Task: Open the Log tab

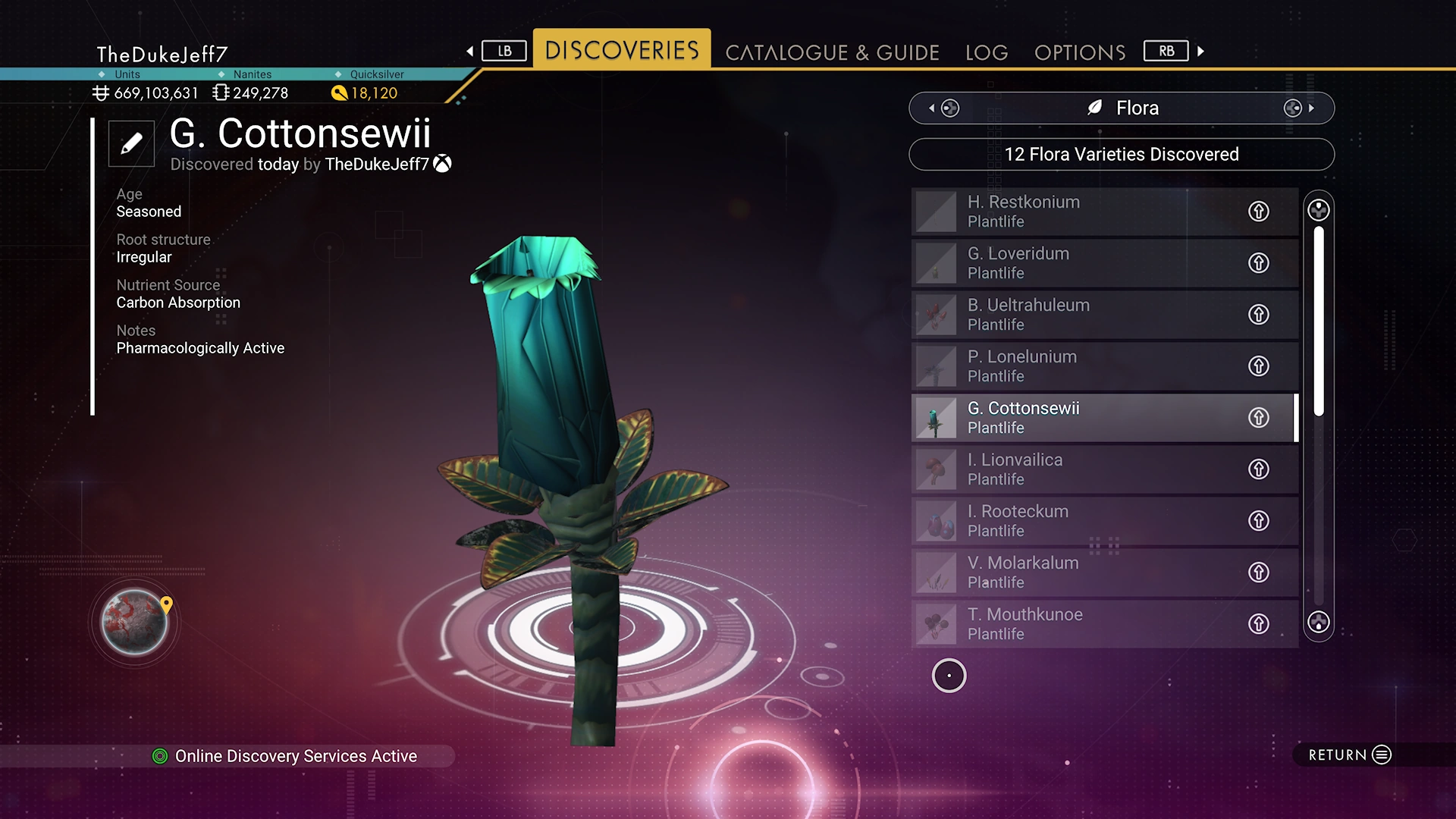Action: click(987, 52)
